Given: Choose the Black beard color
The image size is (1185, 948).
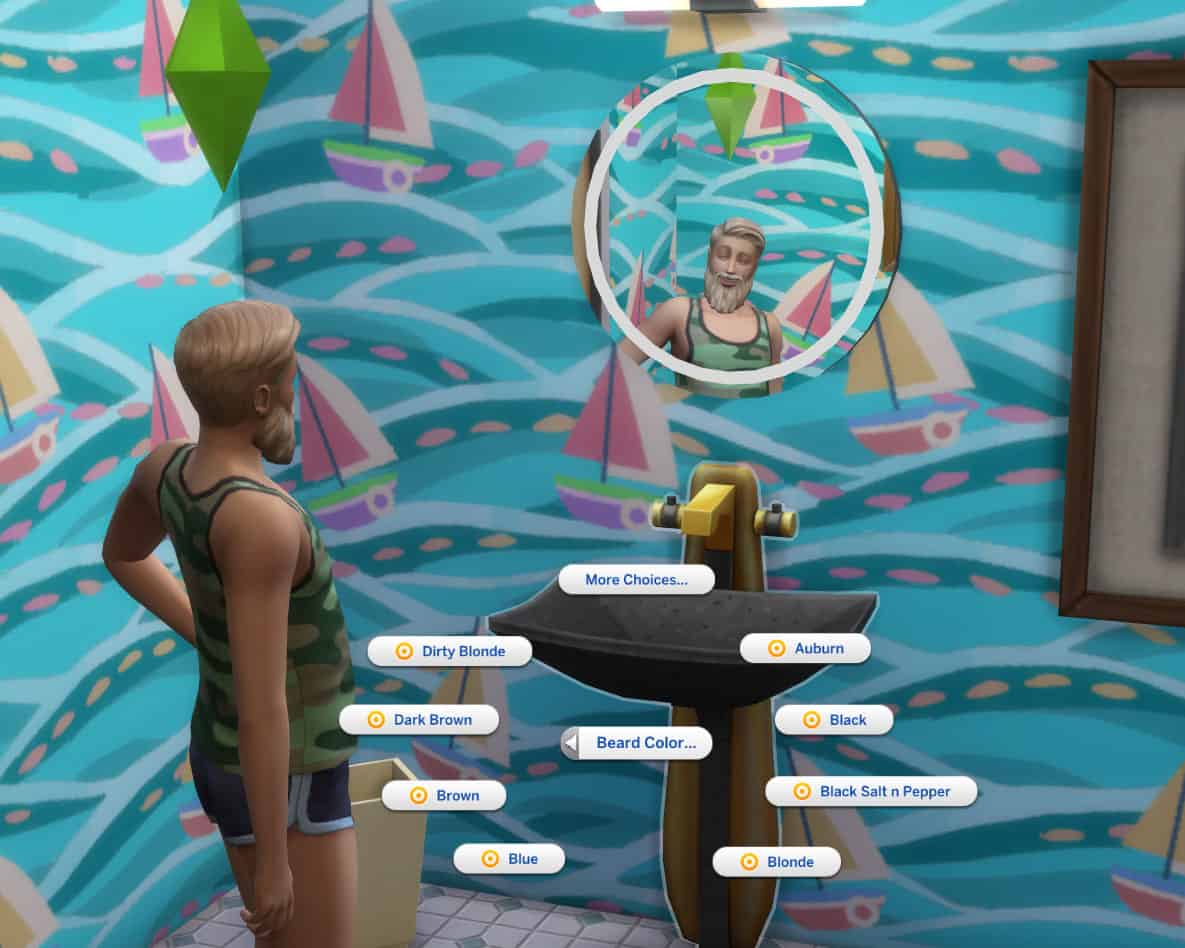Looking at the screenshot, I should (x=834, y=720).
